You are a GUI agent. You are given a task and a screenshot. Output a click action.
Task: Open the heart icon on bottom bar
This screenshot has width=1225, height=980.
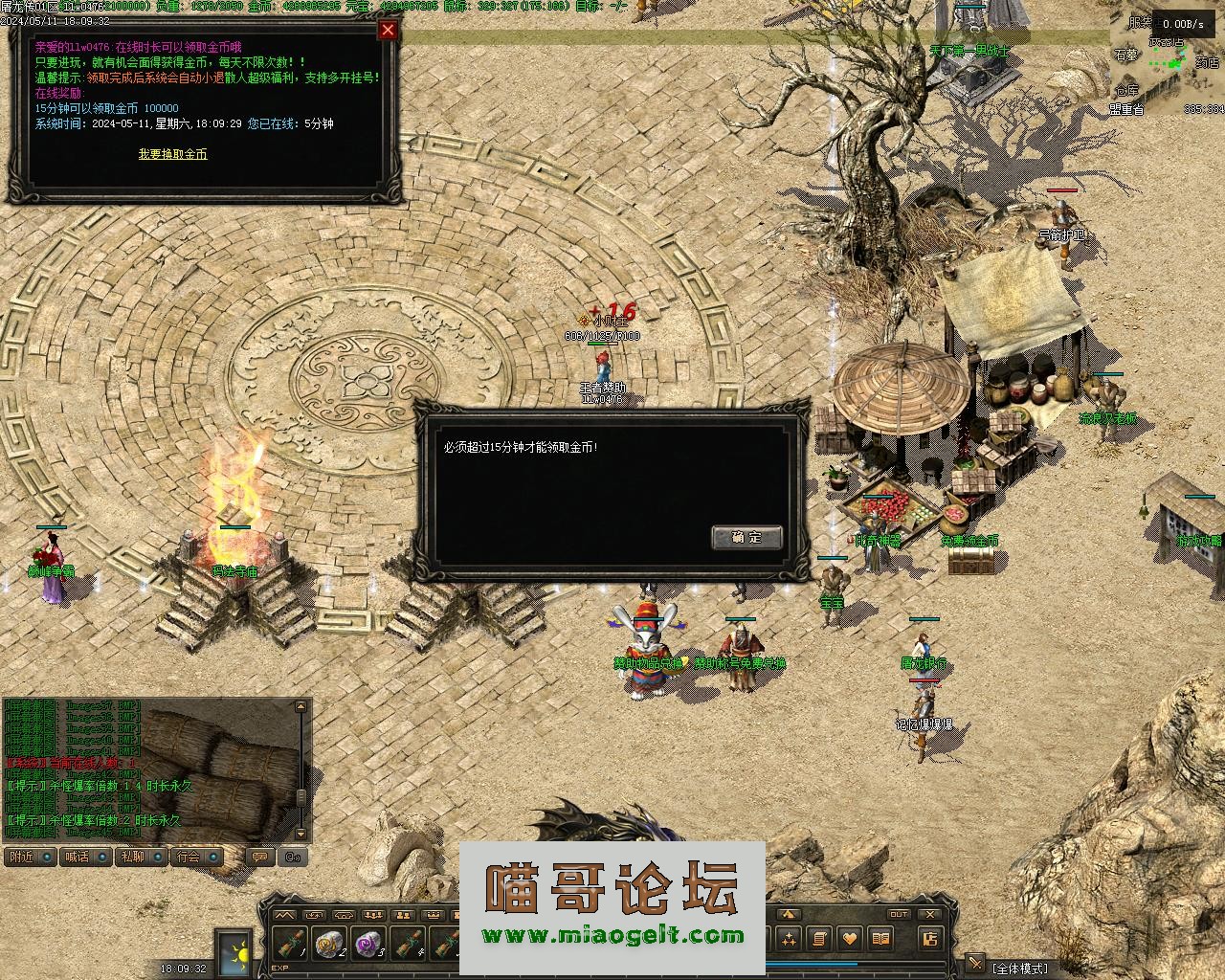849,939
